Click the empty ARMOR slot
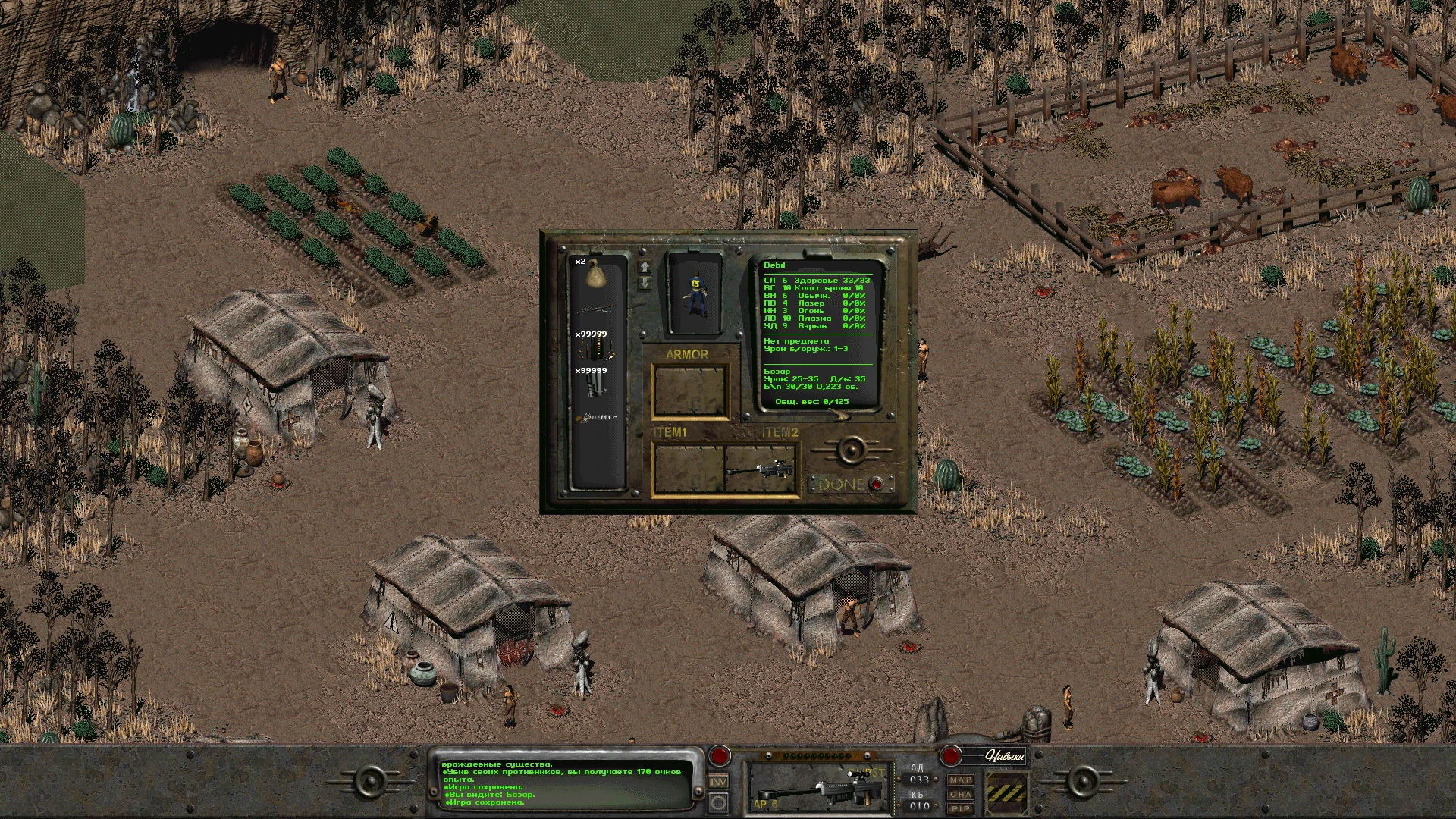 (x=690, y=389)
